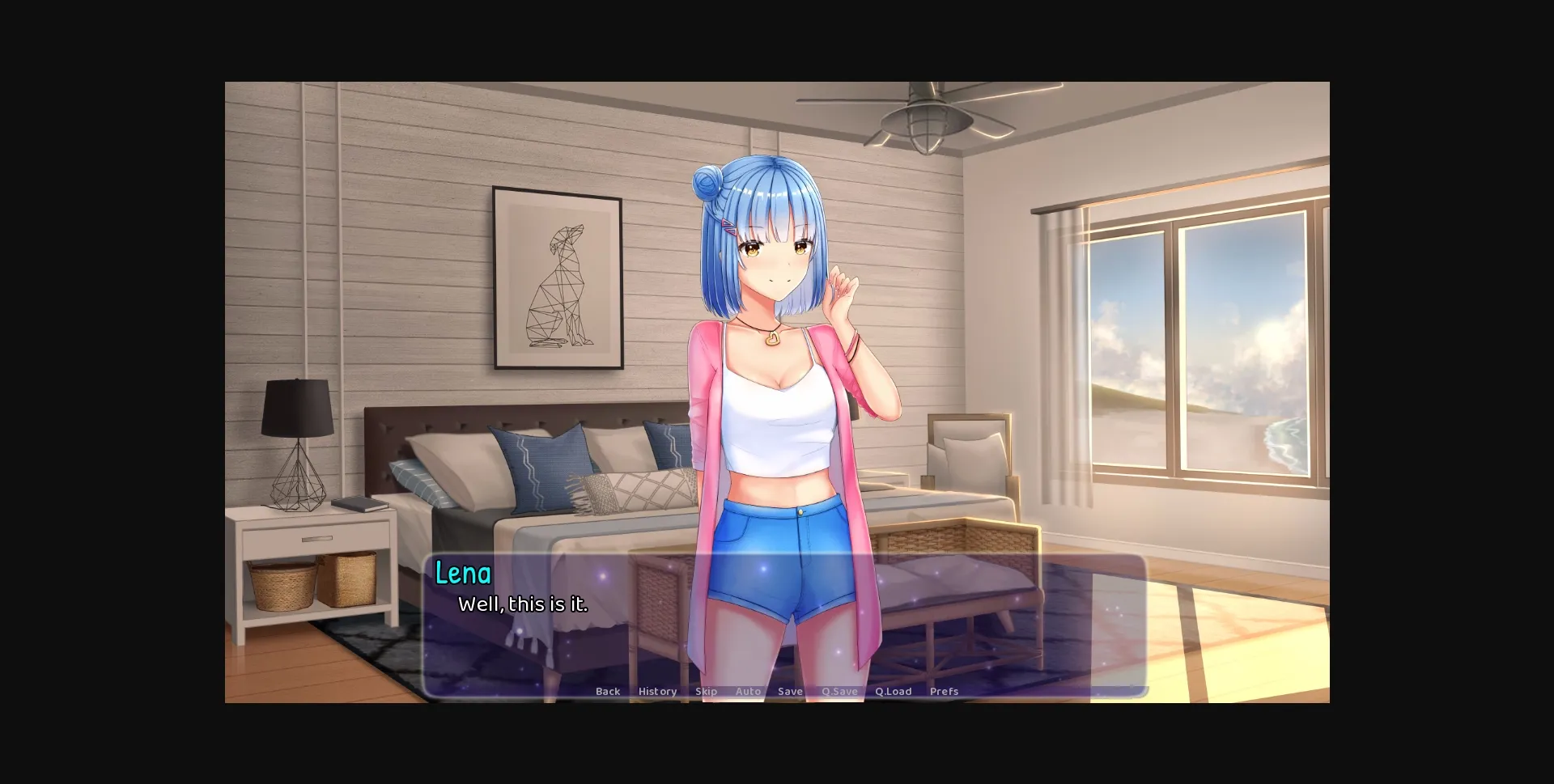Quick save the game with Q.Save
Image resolution: width=1554 pixels, height=784 pixels.
tap(839, 691)
